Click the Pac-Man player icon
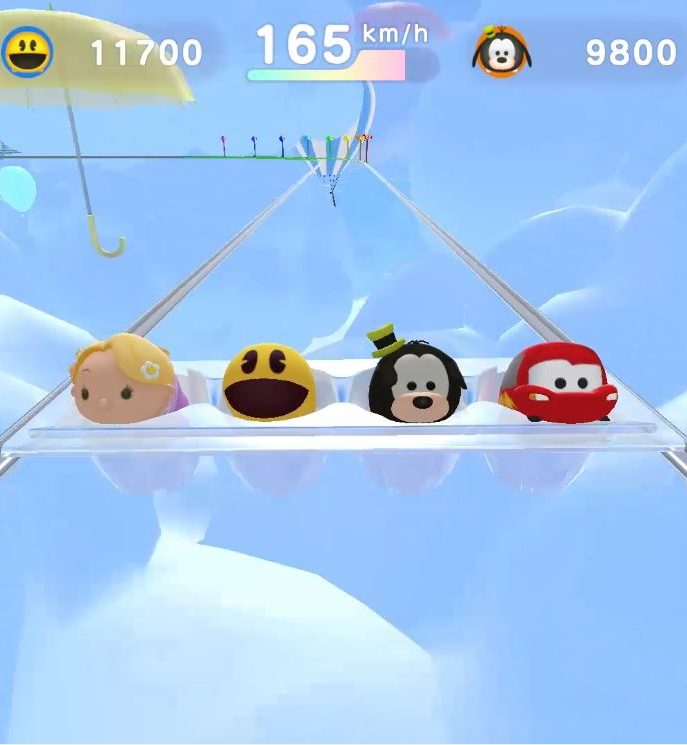 click(27, 51)
